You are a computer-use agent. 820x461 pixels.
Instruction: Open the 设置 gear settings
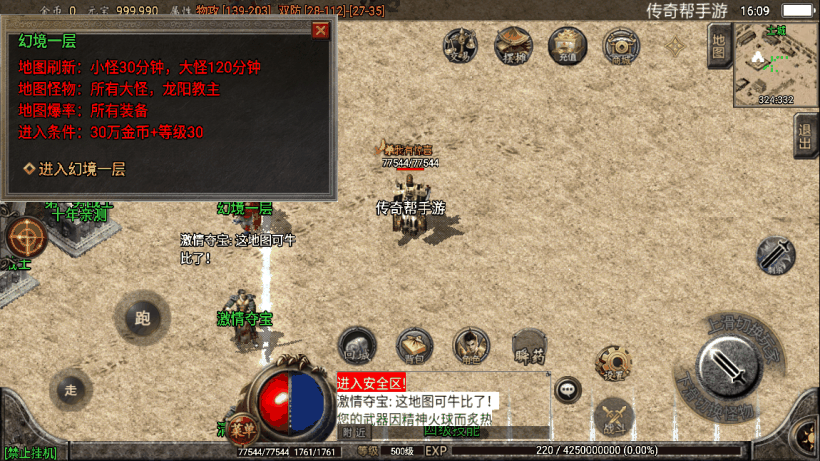613,363
